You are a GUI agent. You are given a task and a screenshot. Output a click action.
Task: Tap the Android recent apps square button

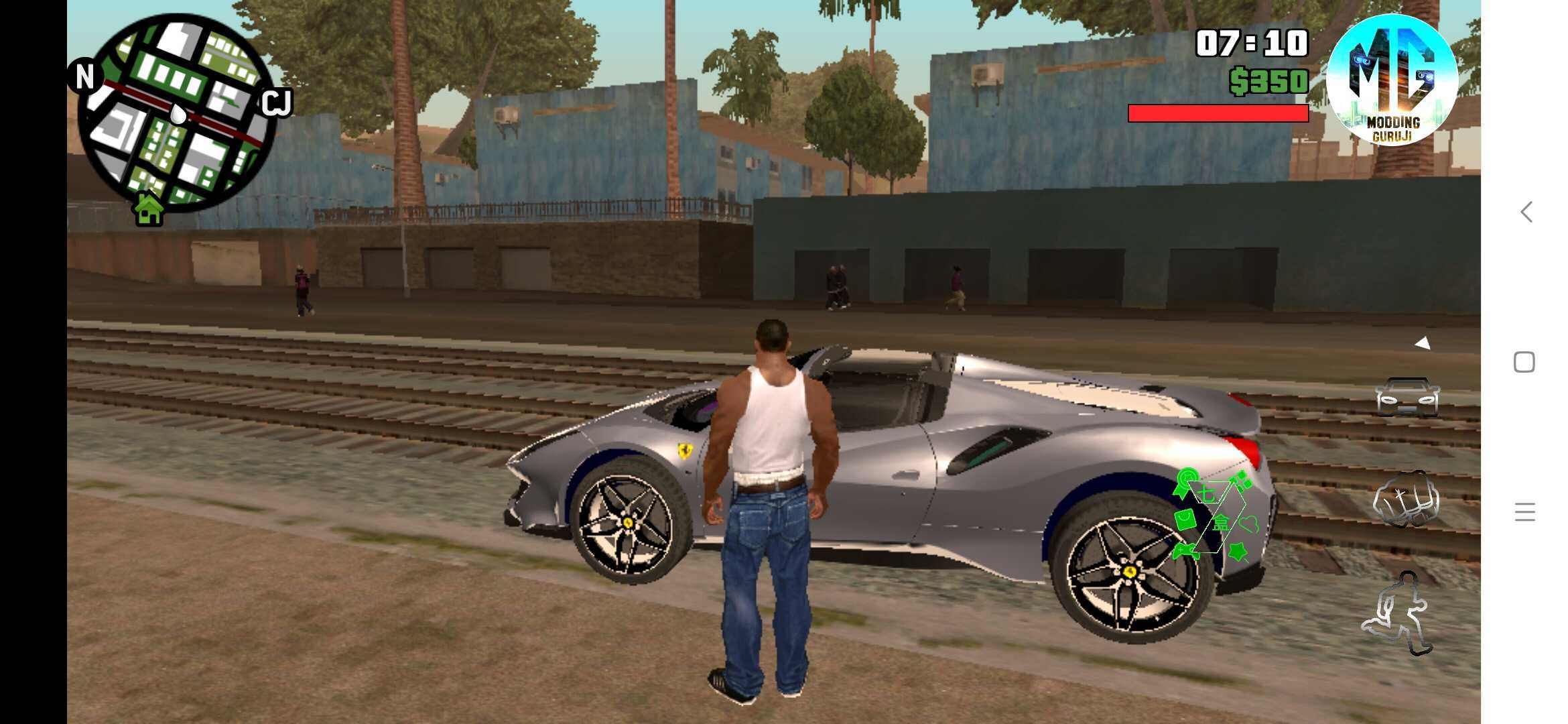click(1525, 361)
